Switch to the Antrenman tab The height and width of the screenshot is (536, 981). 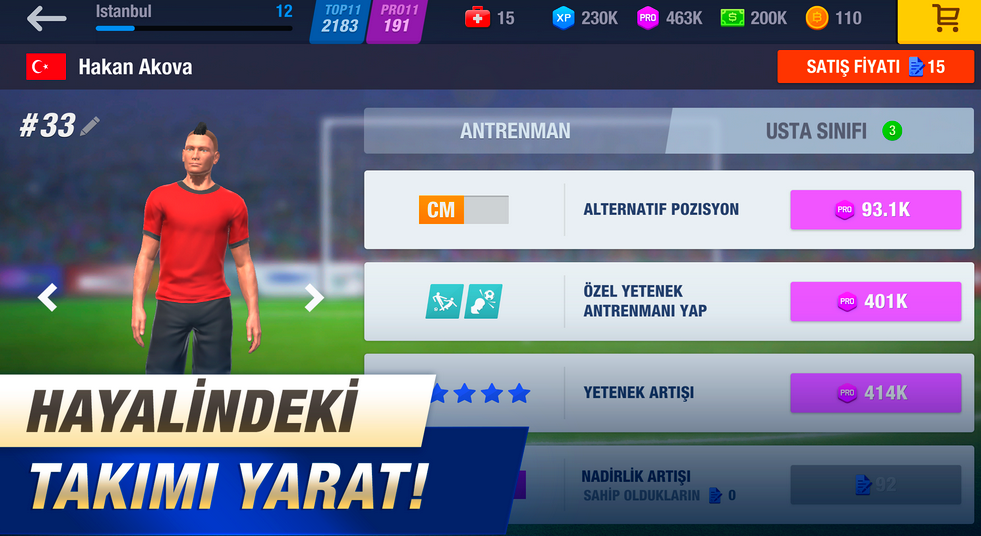tap(515, 131)
